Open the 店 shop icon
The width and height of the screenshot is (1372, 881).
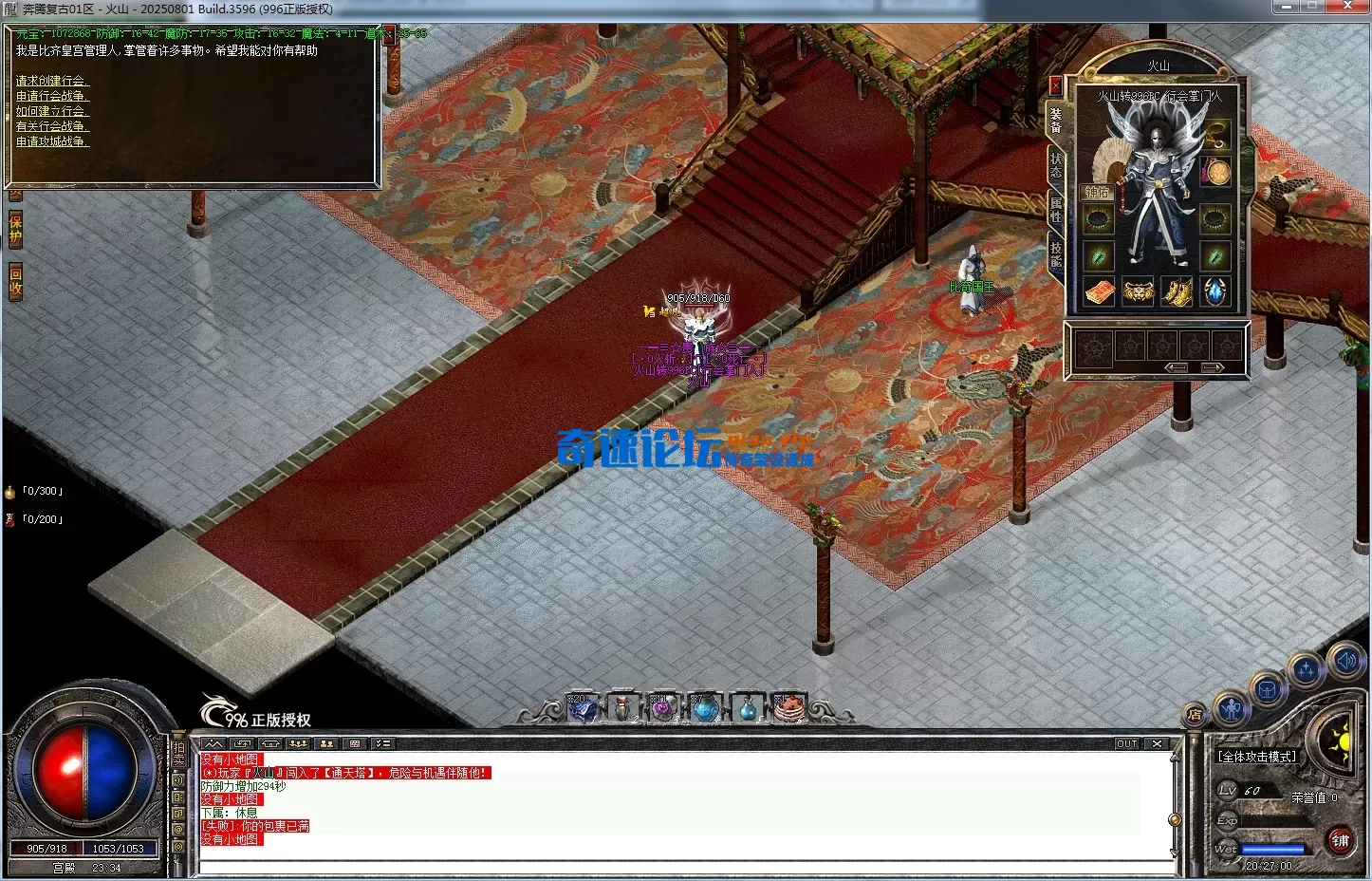point(1194,713)
